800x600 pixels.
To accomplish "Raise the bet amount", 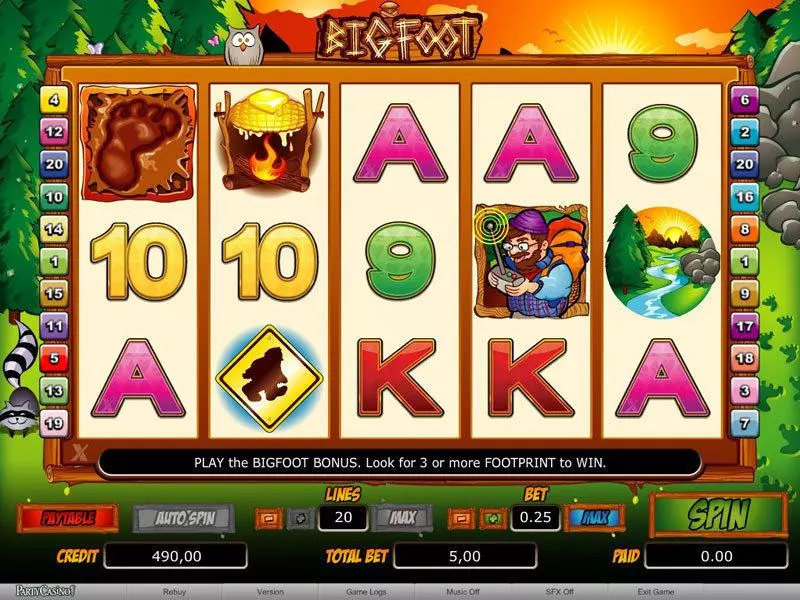I will point(491,518).
